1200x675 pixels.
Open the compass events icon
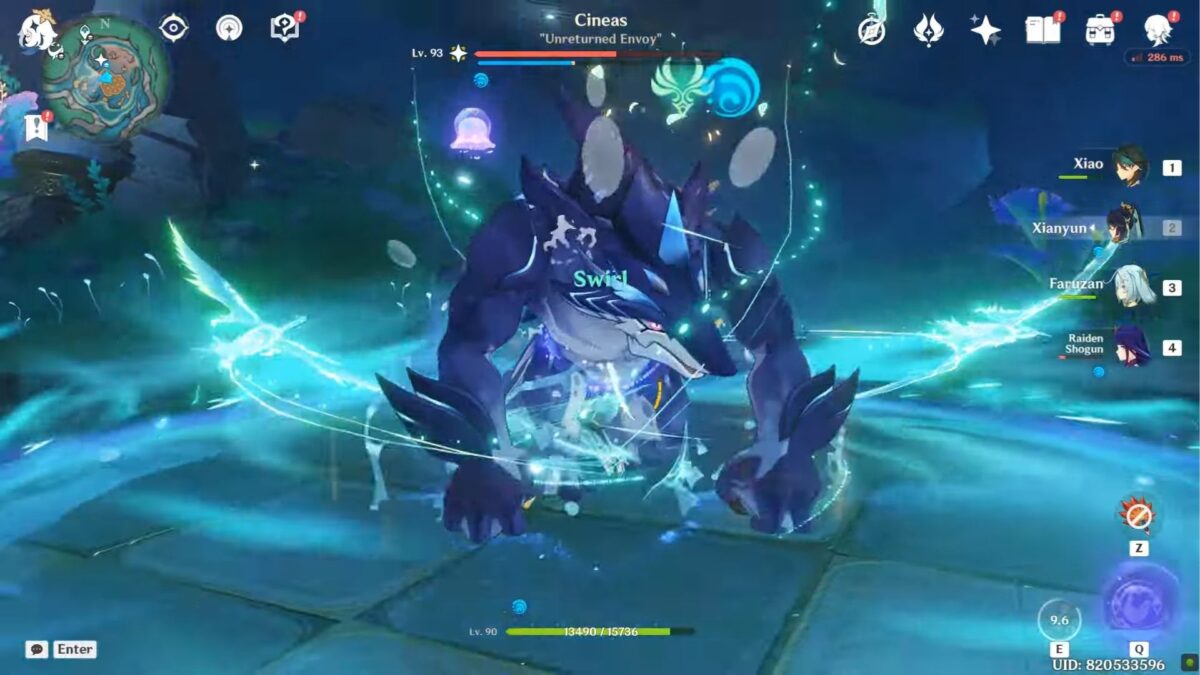871,30
